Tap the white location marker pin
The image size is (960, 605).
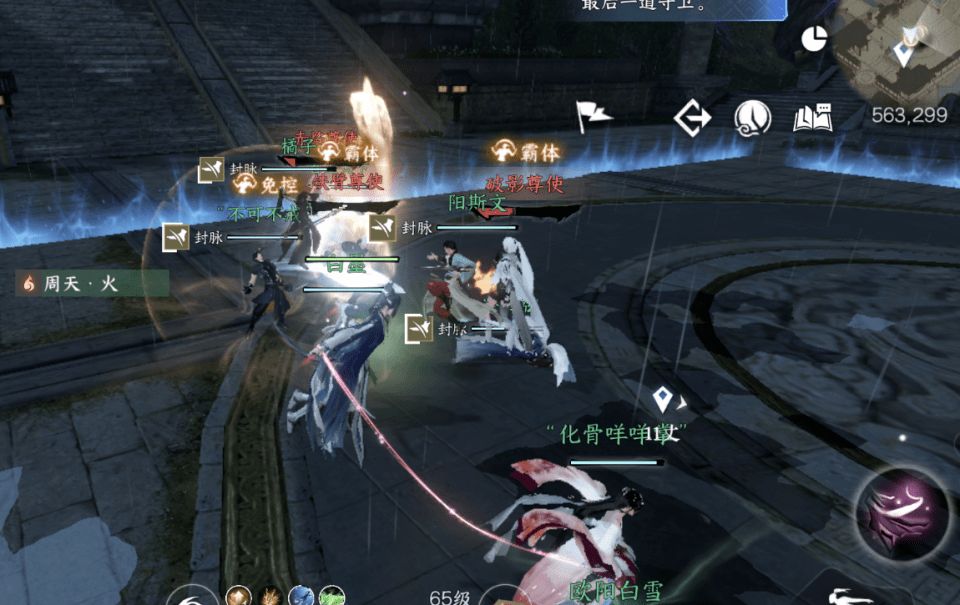point(662,400)
